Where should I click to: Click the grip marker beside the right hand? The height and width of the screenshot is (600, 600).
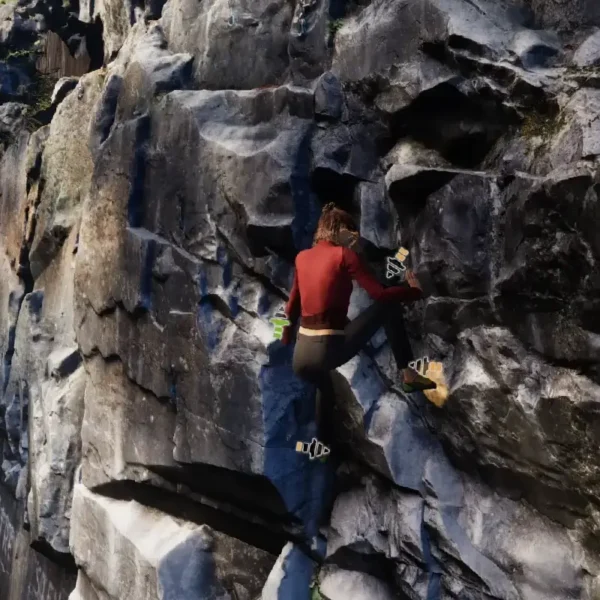(397, 265)
